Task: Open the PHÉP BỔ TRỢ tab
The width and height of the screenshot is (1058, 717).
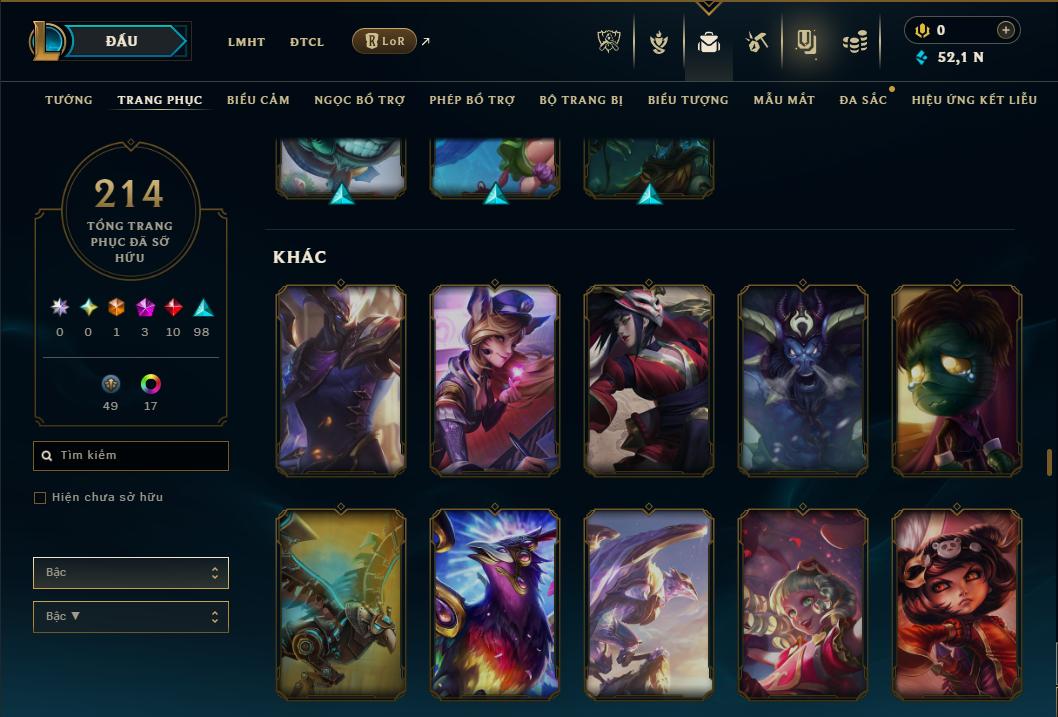Action: coord(472,100)
